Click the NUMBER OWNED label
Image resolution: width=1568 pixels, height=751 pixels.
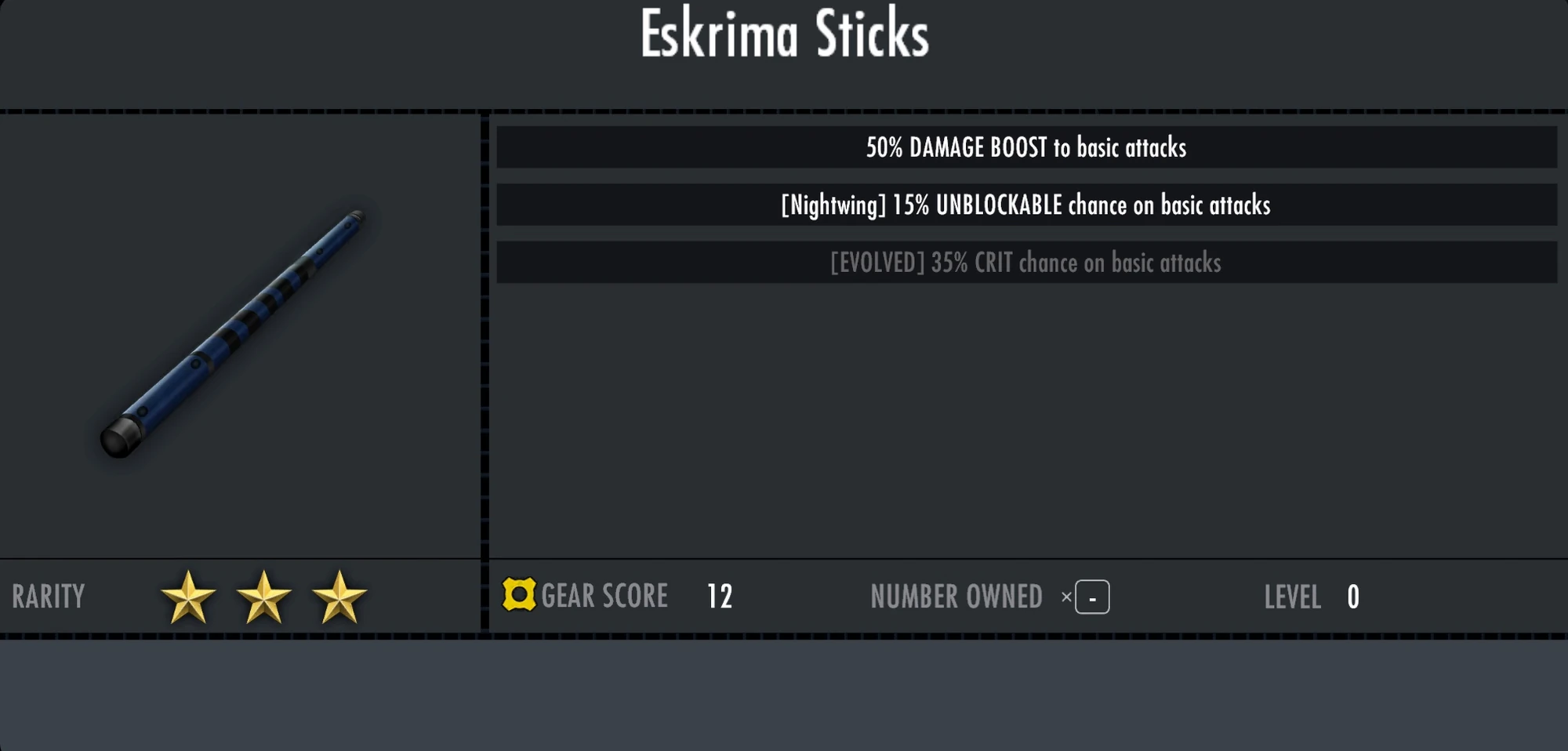coord(956,597)
